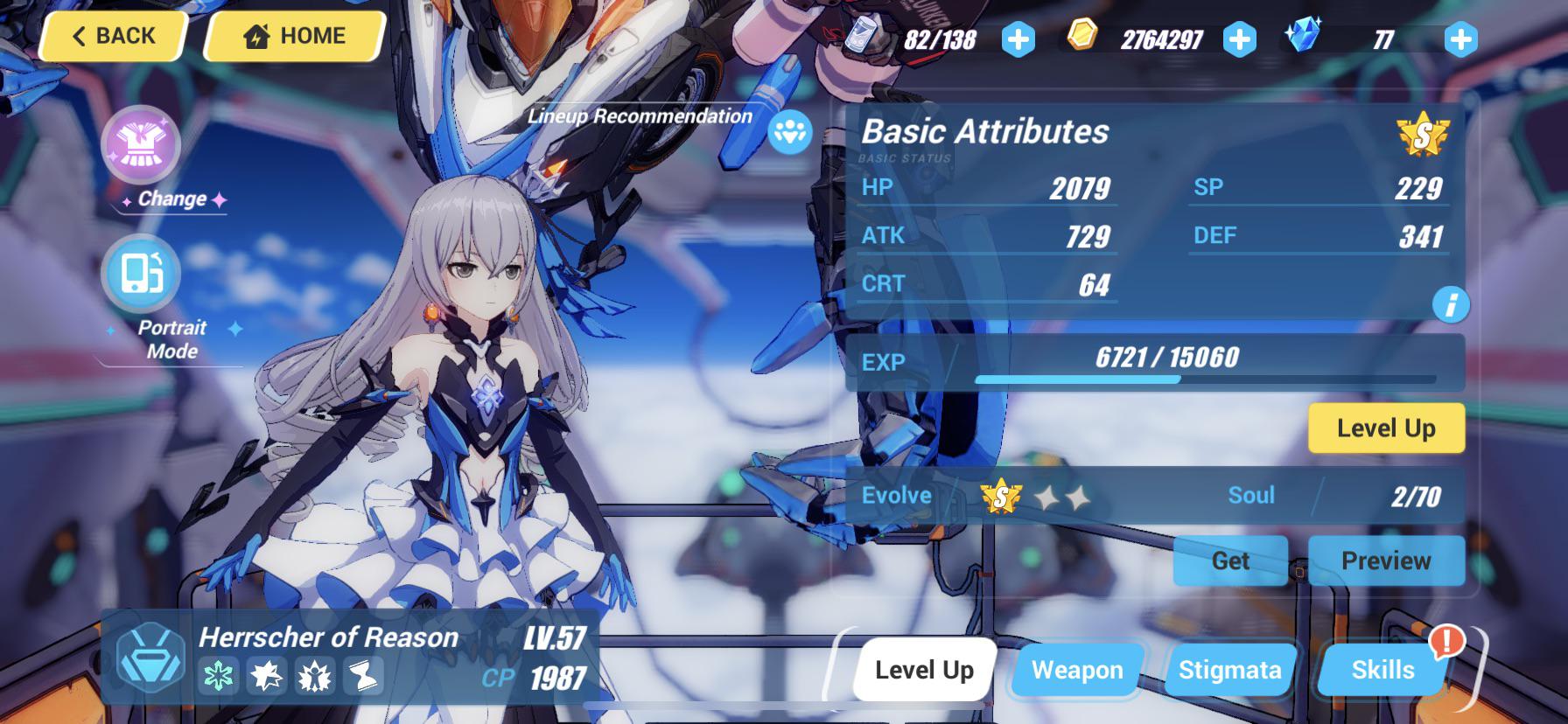The height and width of the screenshot is (724, 1568).
Task: Preview the evolve result
Action: point(1385,560)
